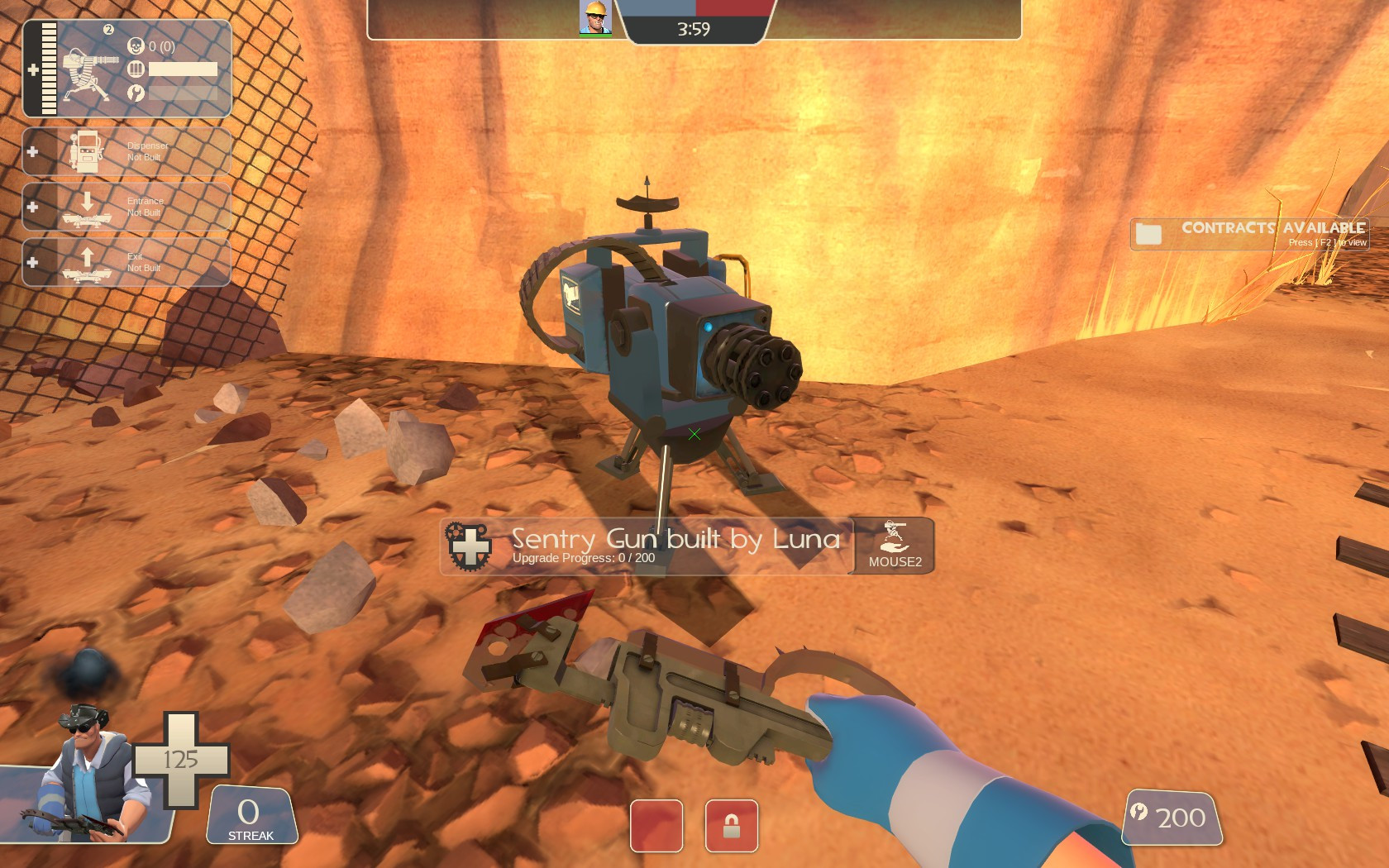The width and height of the screenshot is (1389, 868).
Task: Click the gear-plus icon beside the Sentry Gun message
Action: point(469,546)
